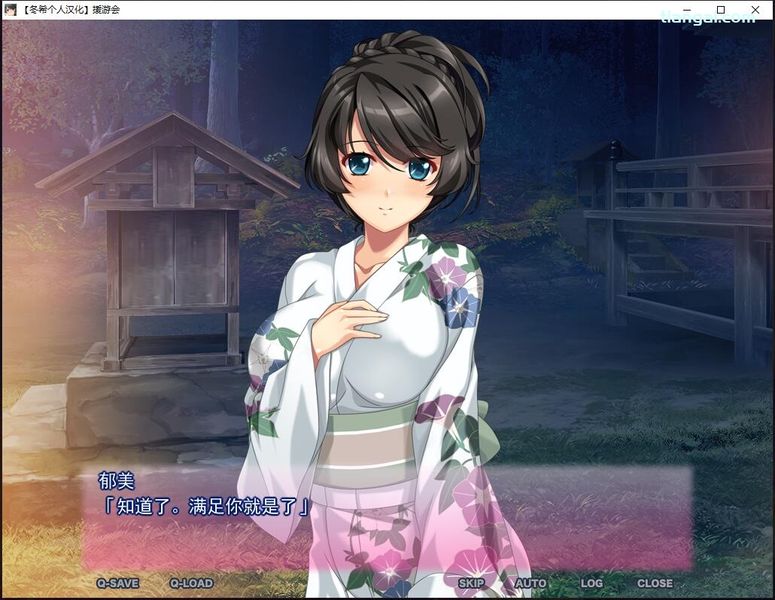Viewport: 775px width, 600px height.
Task: Activate SKIP to fast-forward dialogue
Action: pos(471,583)
